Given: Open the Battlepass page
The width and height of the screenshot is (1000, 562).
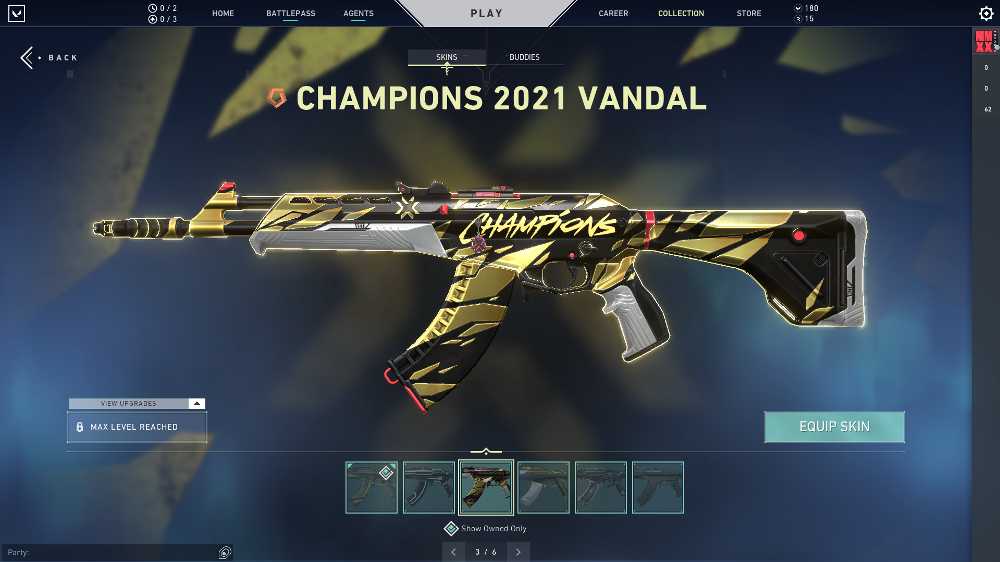Looking at the screenshot, I should point(291,14).
